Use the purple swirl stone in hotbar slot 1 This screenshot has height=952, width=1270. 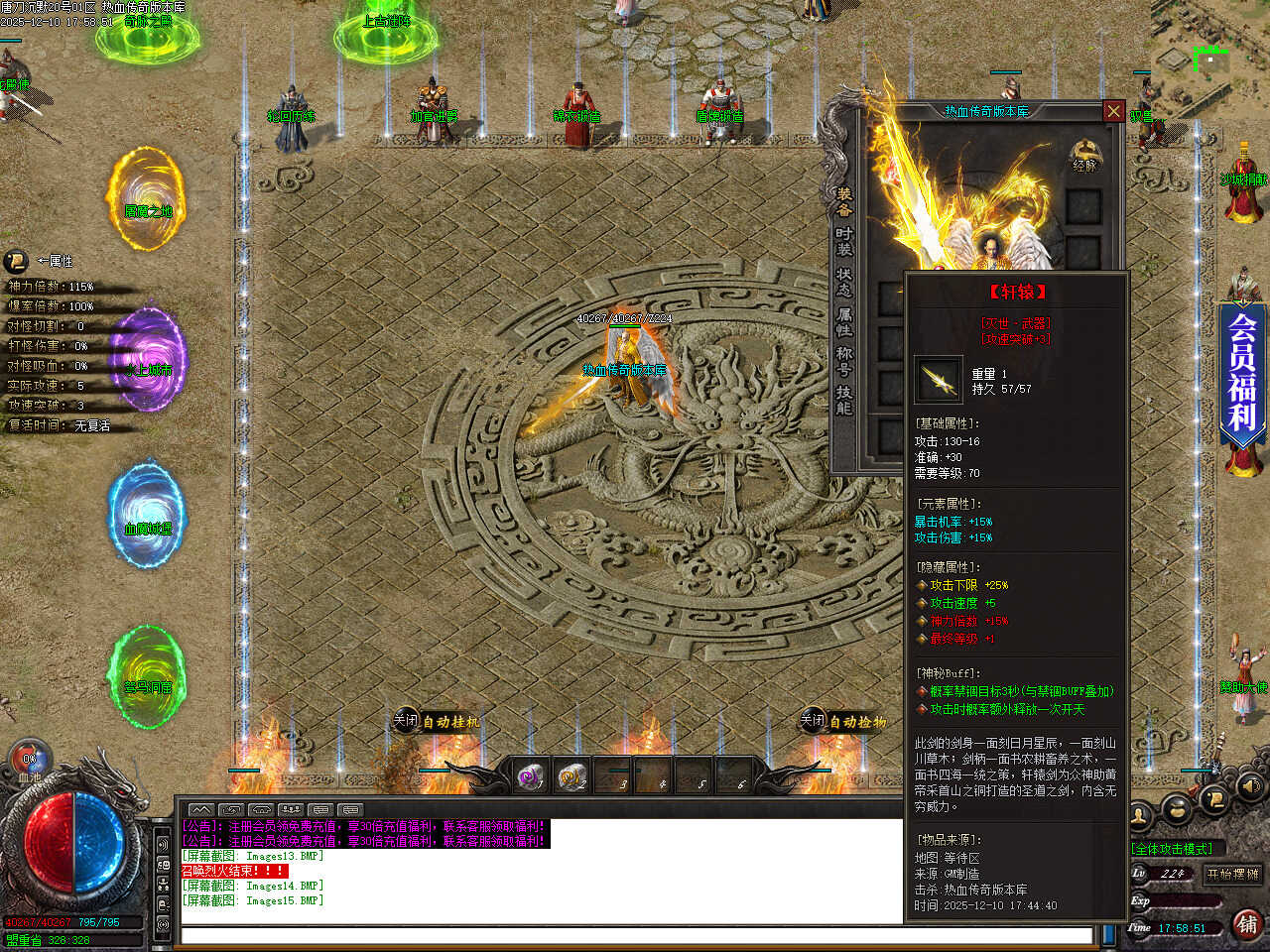pos(530,777)
